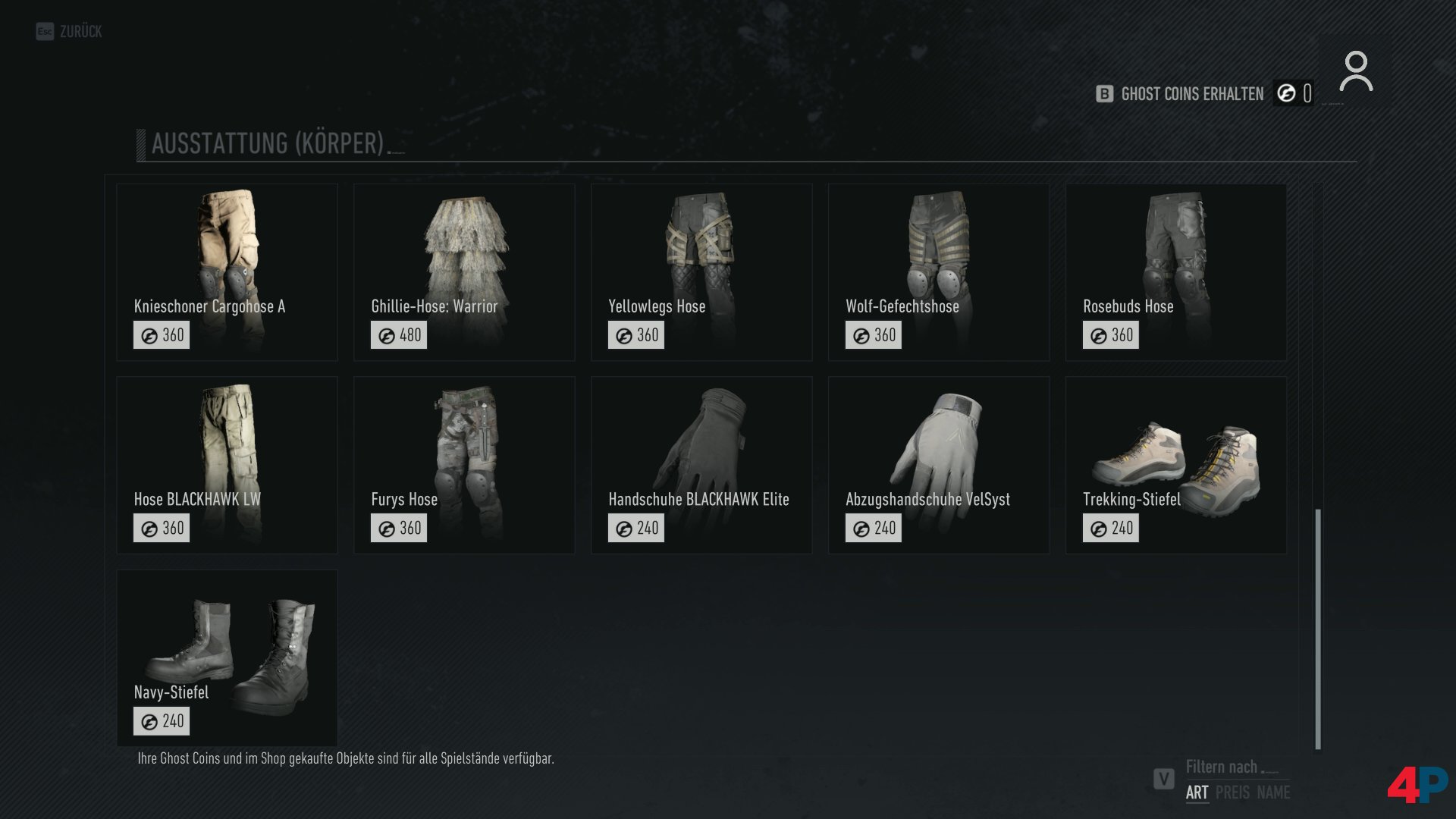Sort items by PREIS filter
The image size is (1456, 819).
pos(1232,792)
